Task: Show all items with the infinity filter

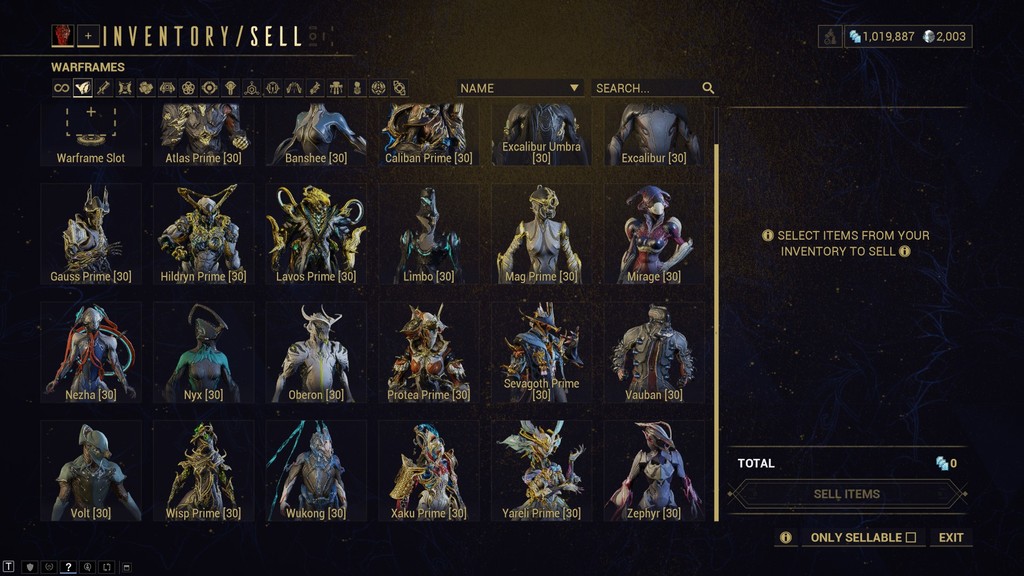Action: click(62, 88)
